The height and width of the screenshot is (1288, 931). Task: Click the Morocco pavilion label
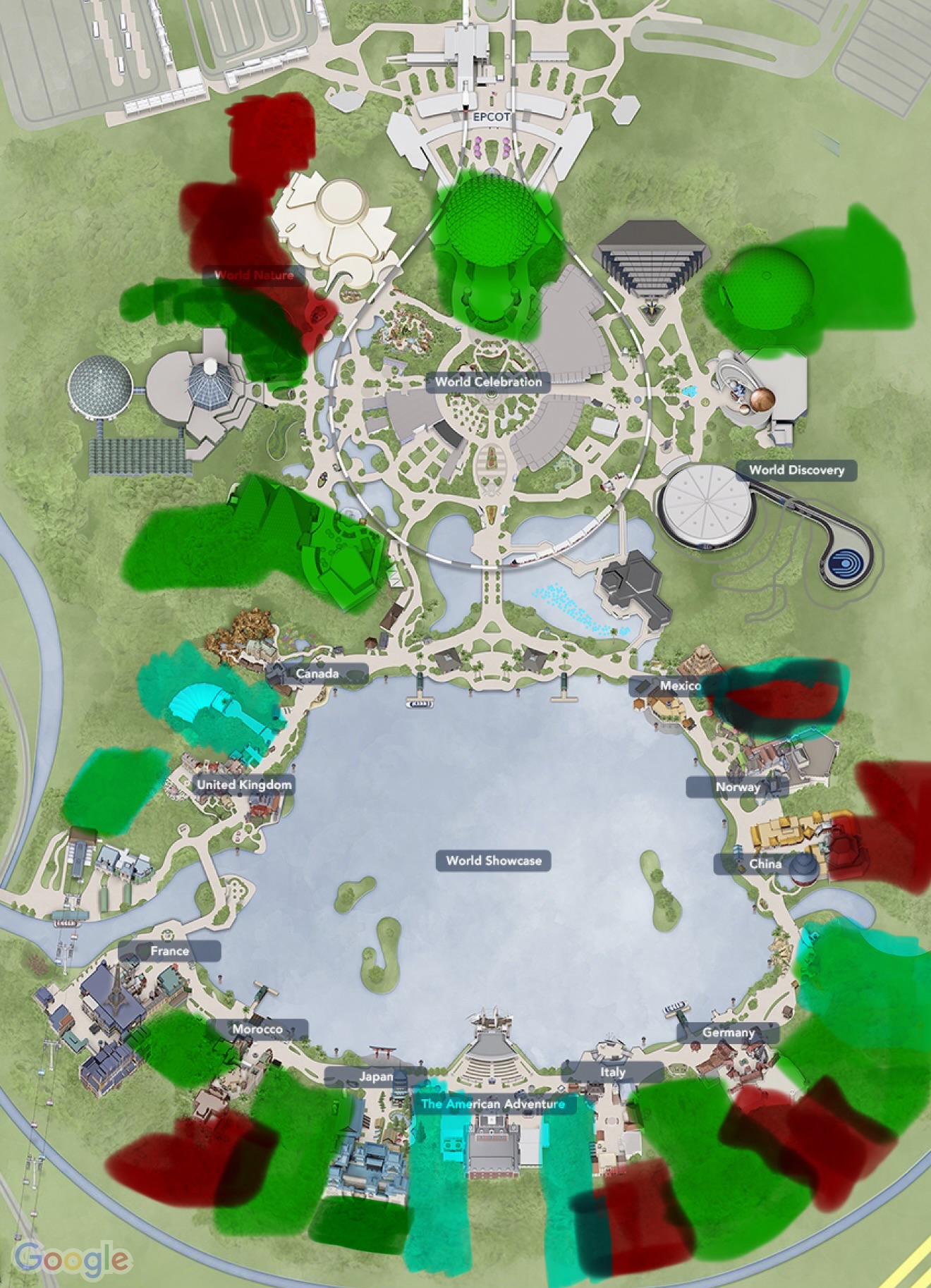tap(257, 1029)
